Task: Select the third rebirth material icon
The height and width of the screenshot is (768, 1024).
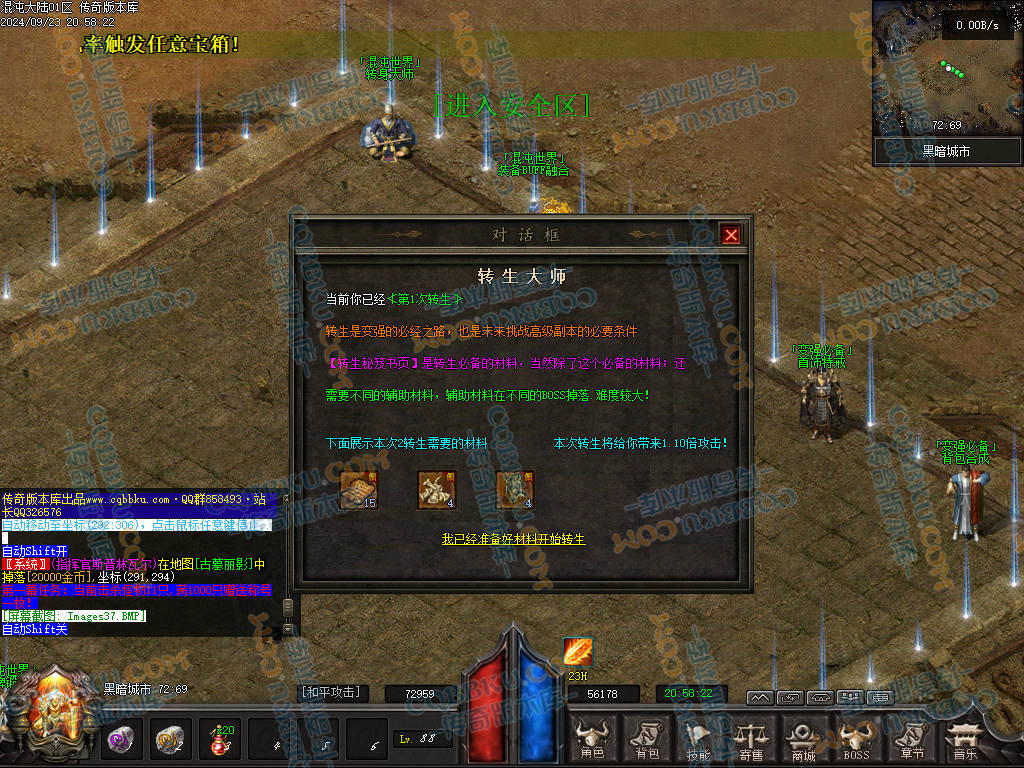Action: [x=515, y=490]
